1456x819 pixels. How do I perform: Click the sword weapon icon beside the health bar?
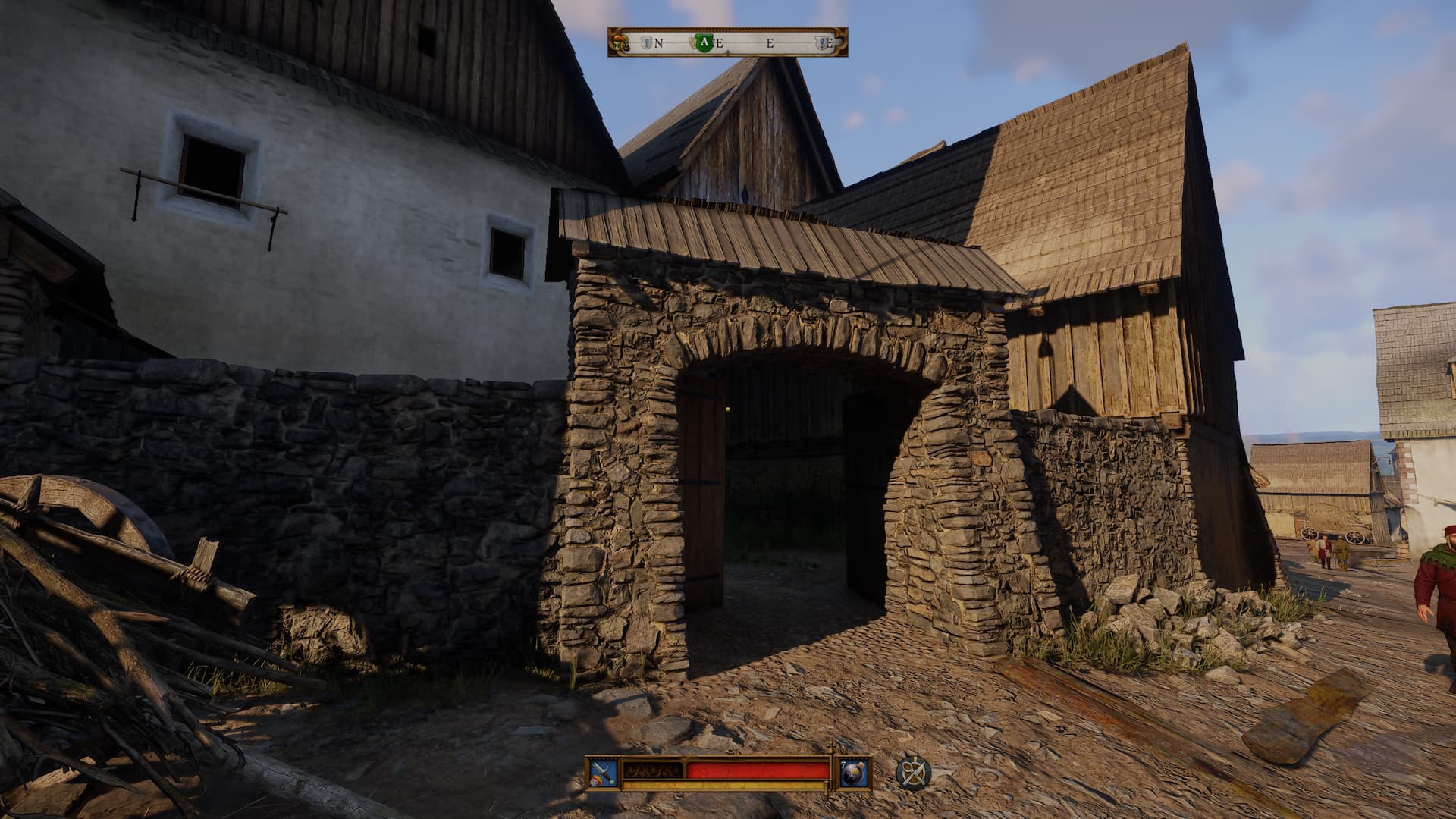[604, 773]
